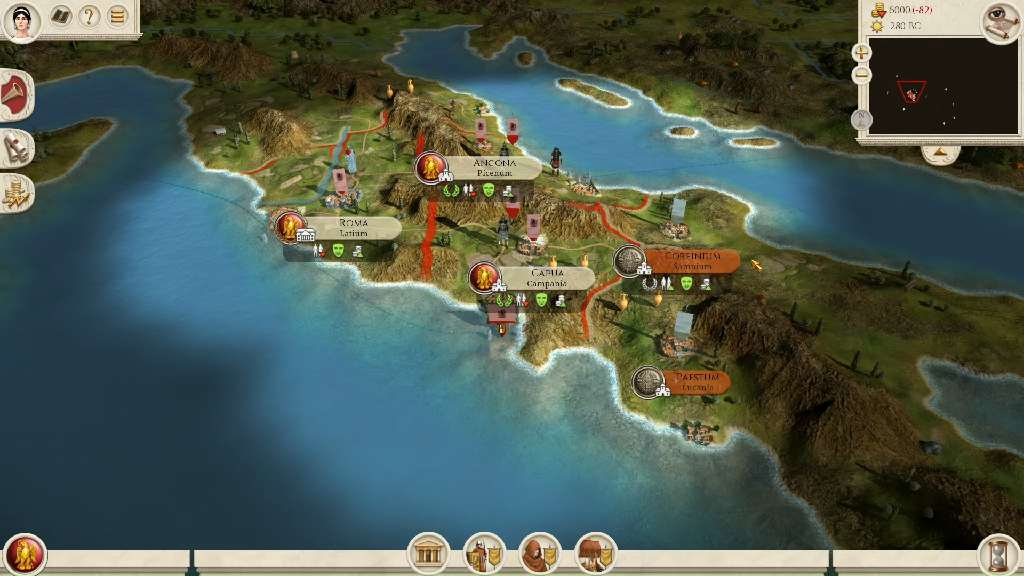Click the compass north button

[862, 120]
